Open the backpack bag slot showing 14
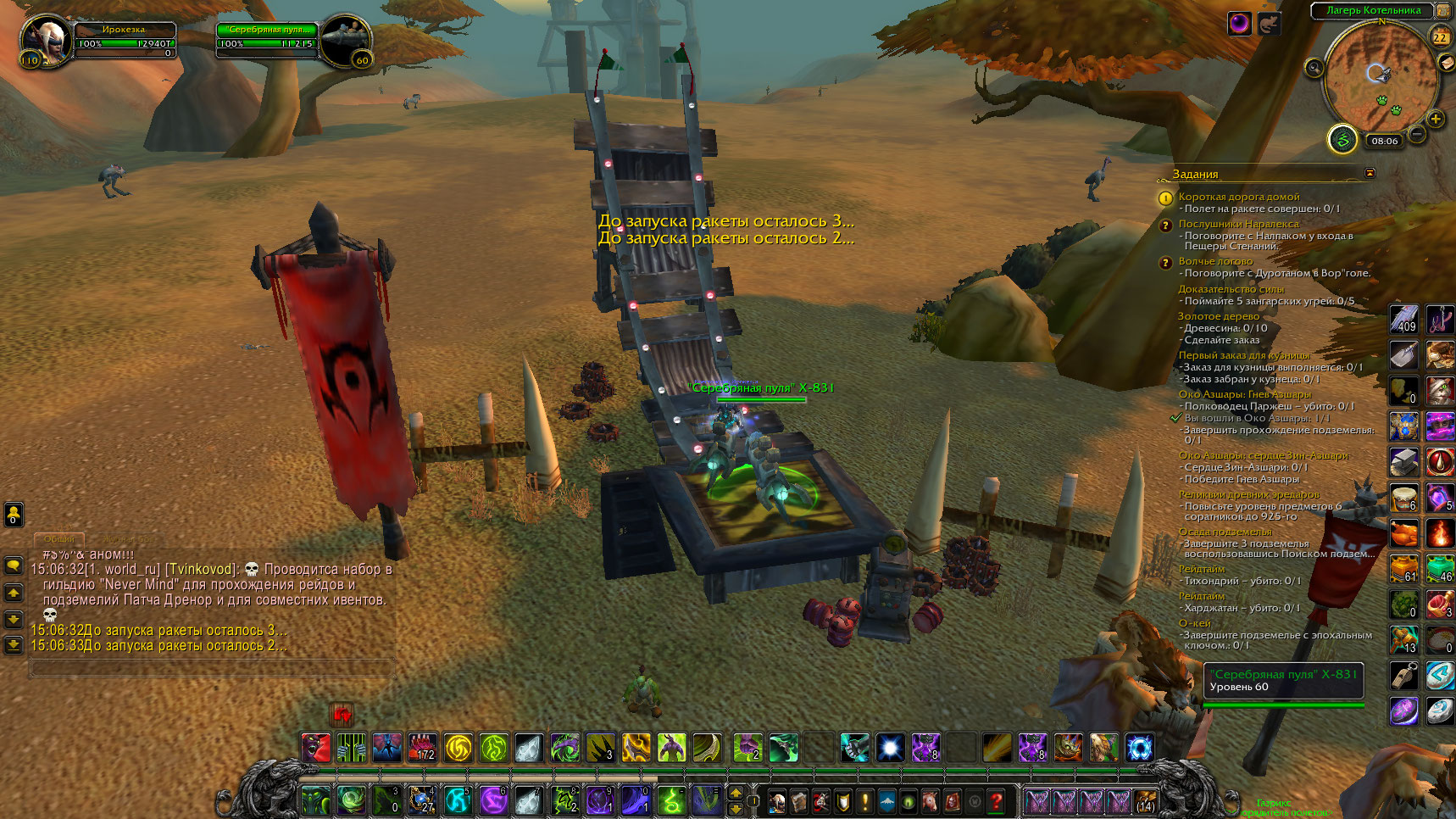 [1145, 799]
